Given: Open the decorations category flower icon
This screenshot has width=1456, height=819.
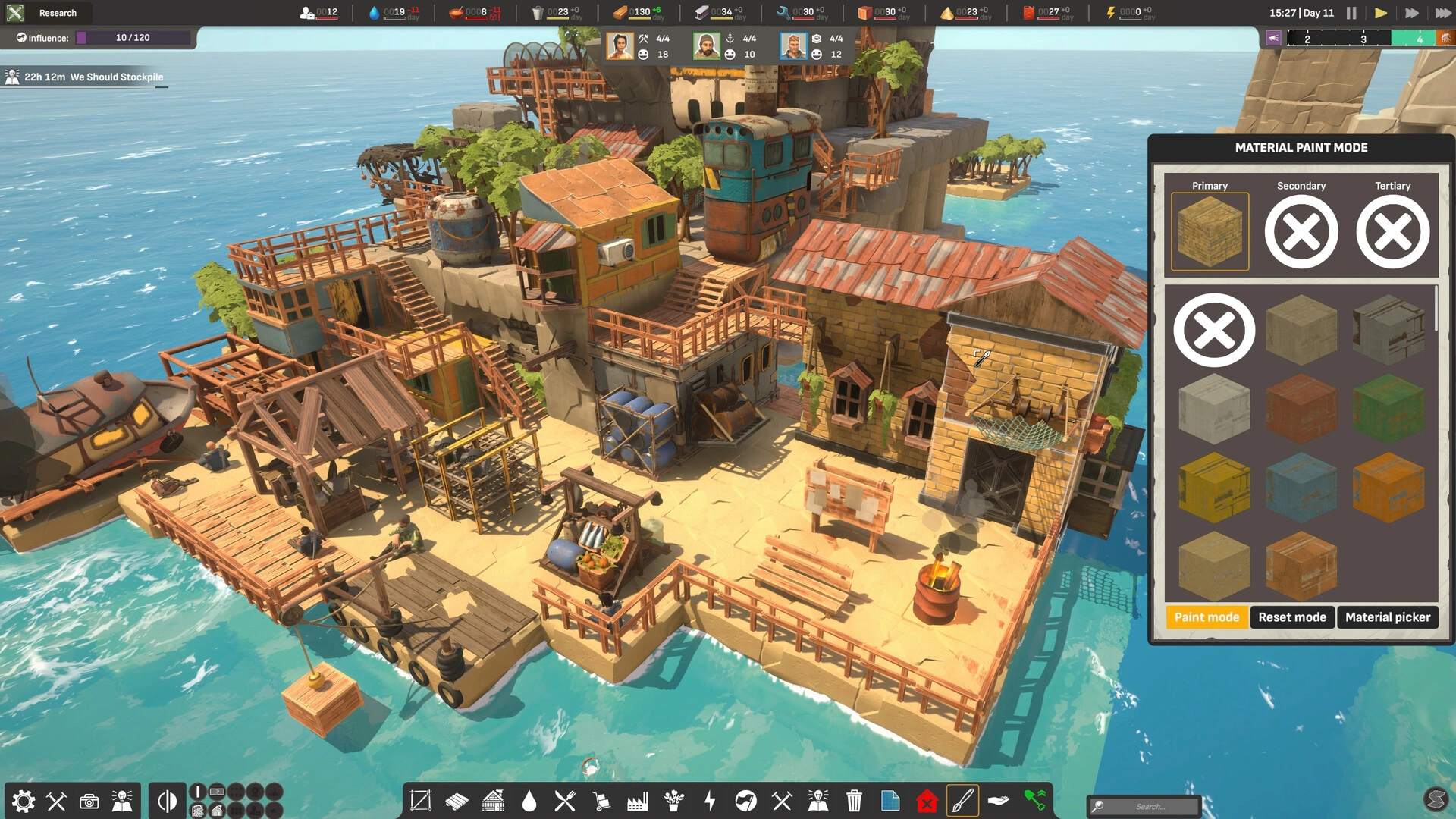Looking at the screenshot, I should [673, 800].
